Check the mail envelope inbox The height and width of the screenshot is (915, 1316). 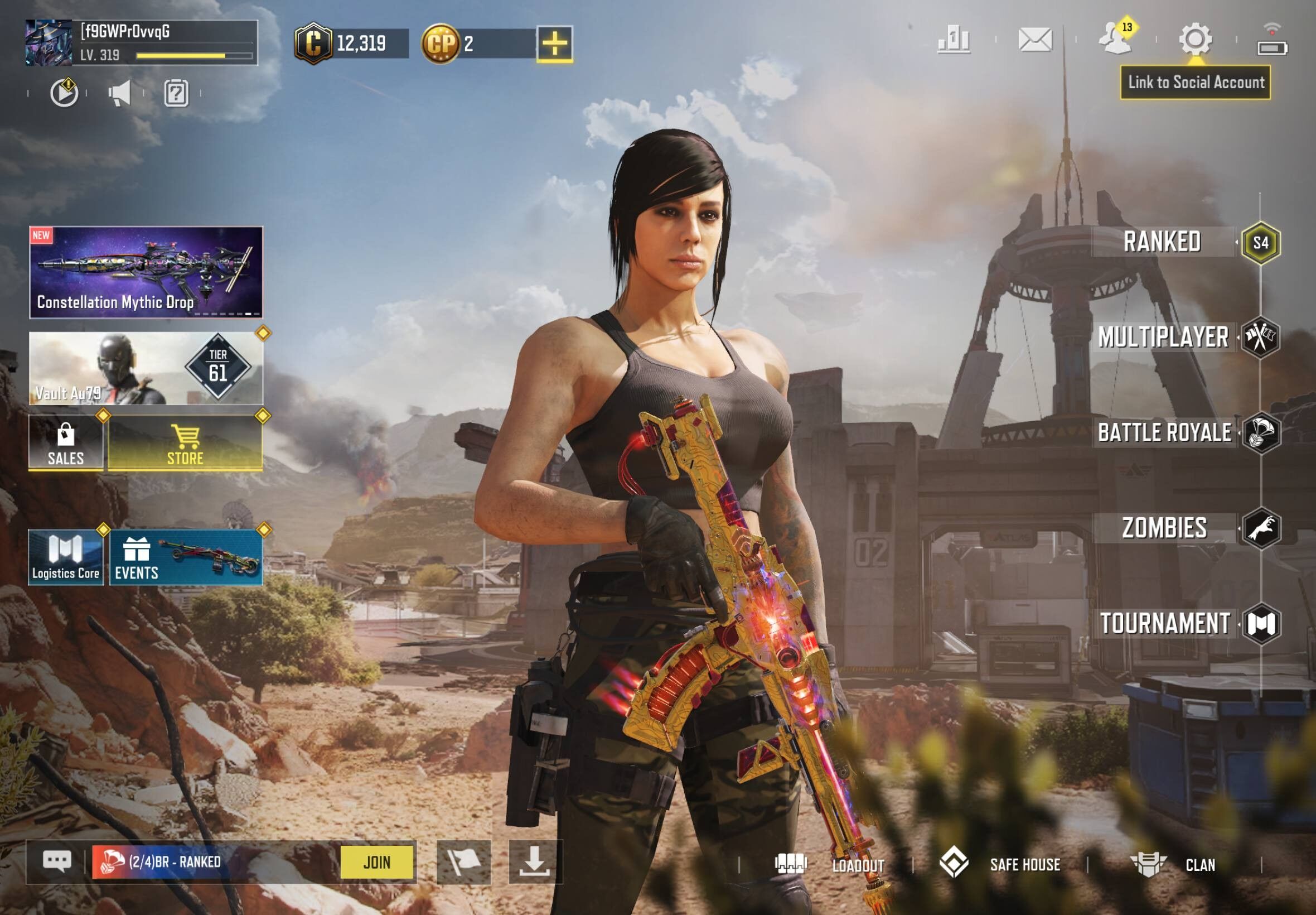1035,40
